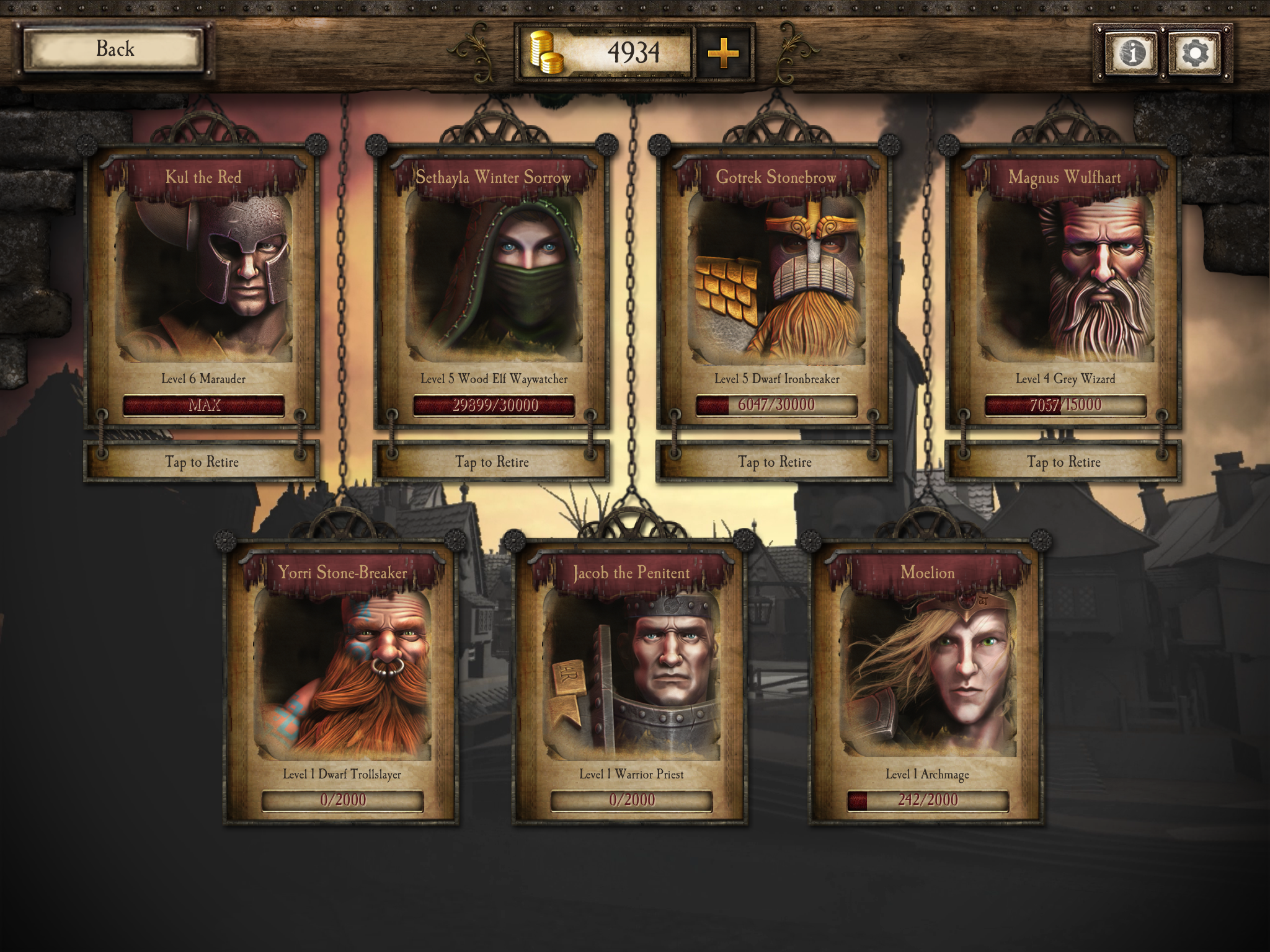Image resolution: width=1270 pixels, height=952 pixels.
Task: Go back with the Back button
Action: tap(114, 50)
